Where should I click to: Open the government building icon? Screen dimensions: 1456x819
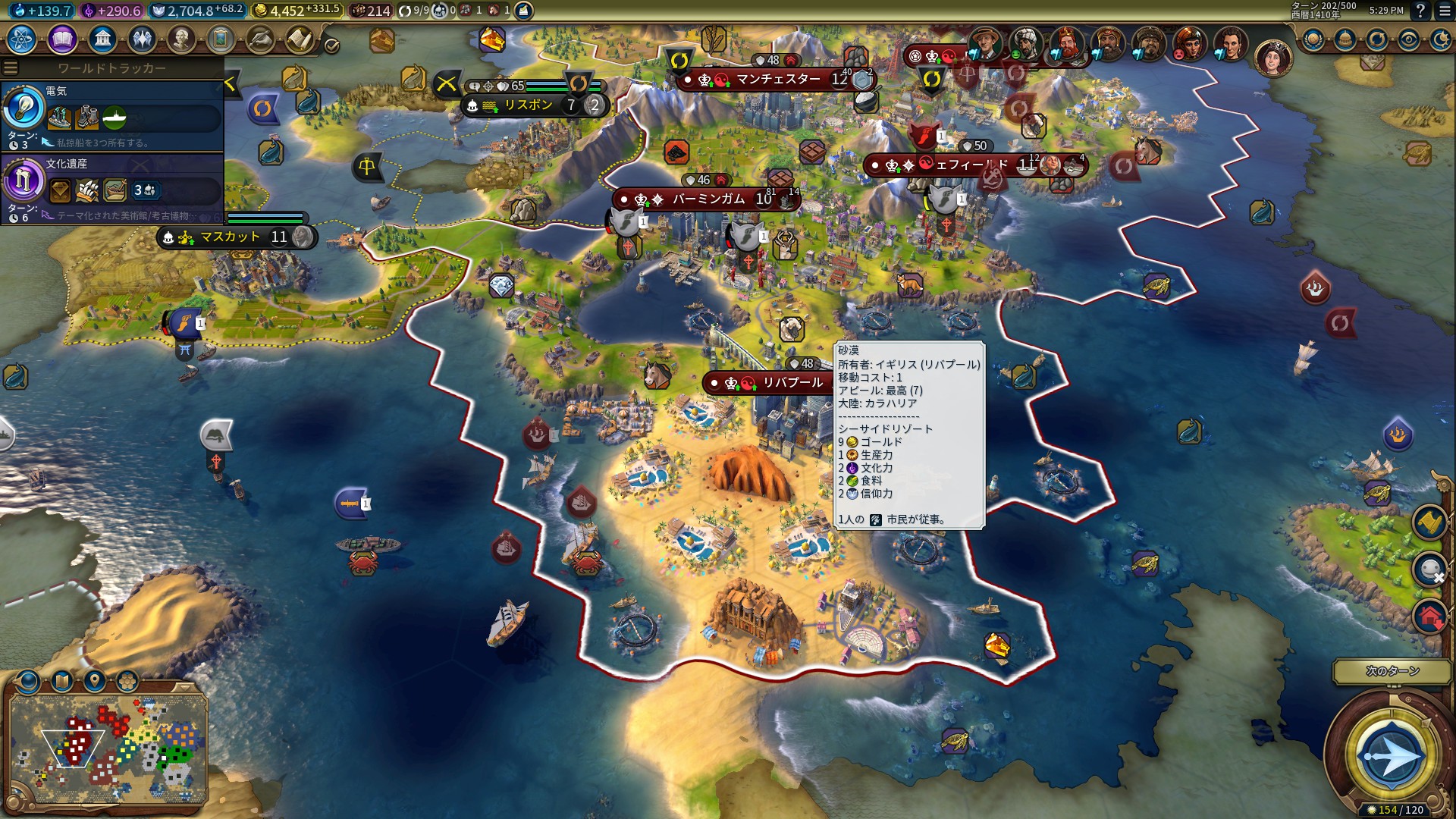[x=102, y=39]
